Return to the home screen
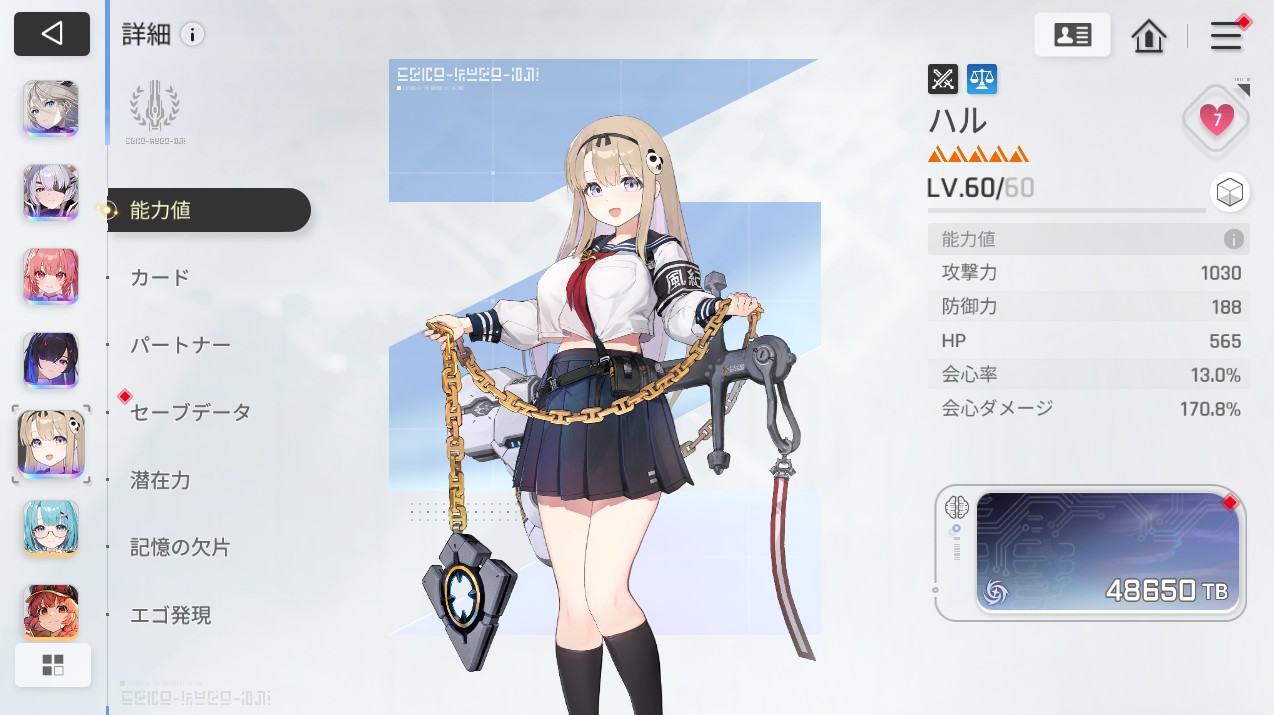The height and width of the screenshot is (715, 1274). 1149,36
